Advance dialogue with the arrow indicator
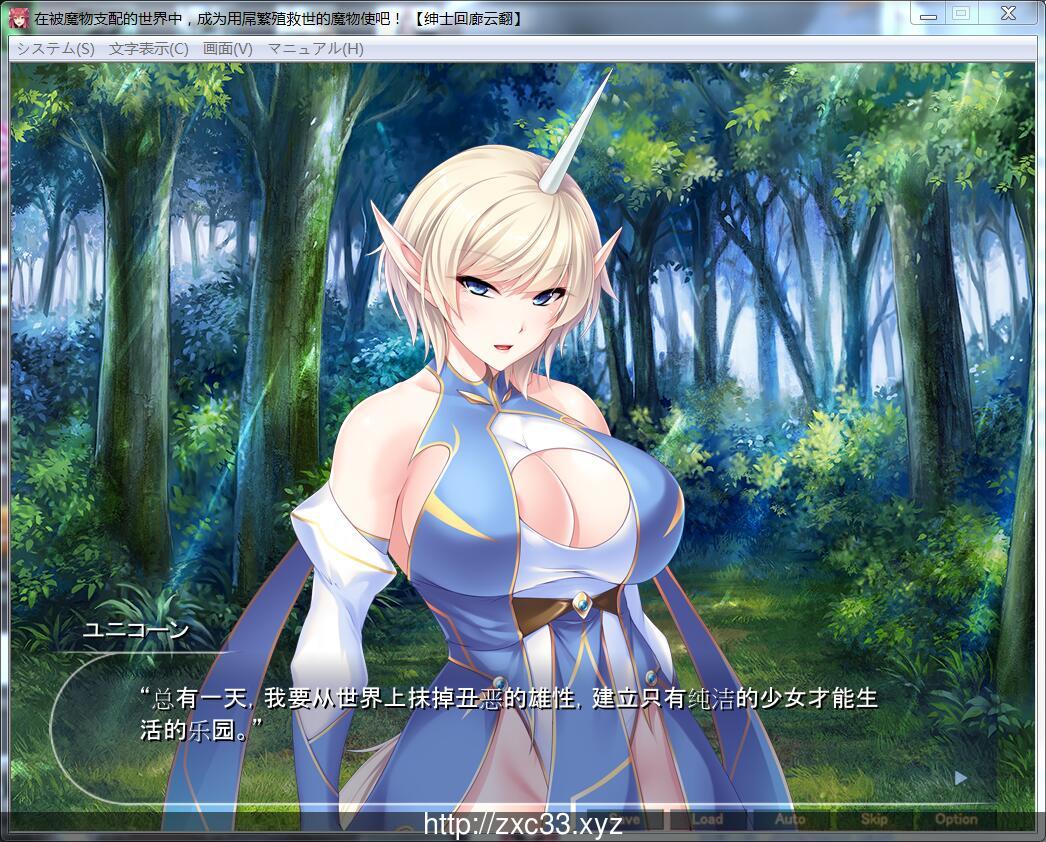This screenshot has width=1046, height=842. click(x=961, y=777)
